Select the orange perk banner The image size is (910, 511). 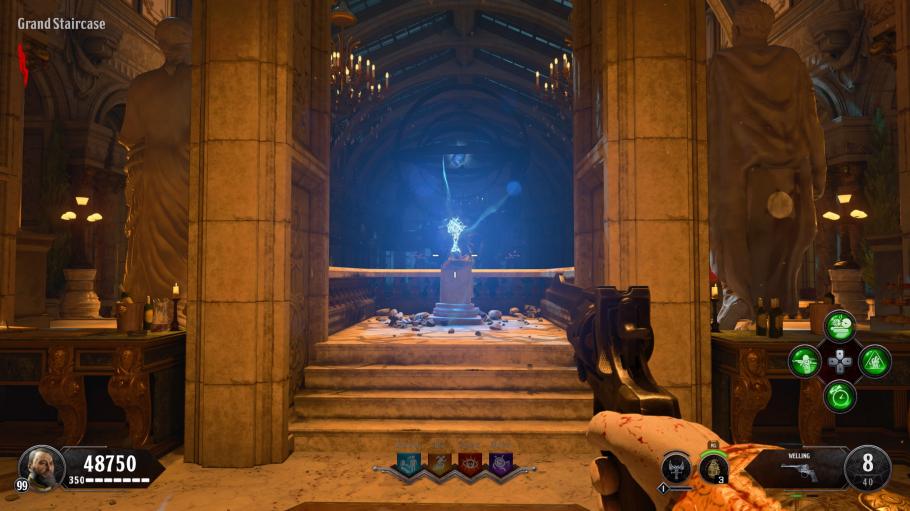pos(439,462)
